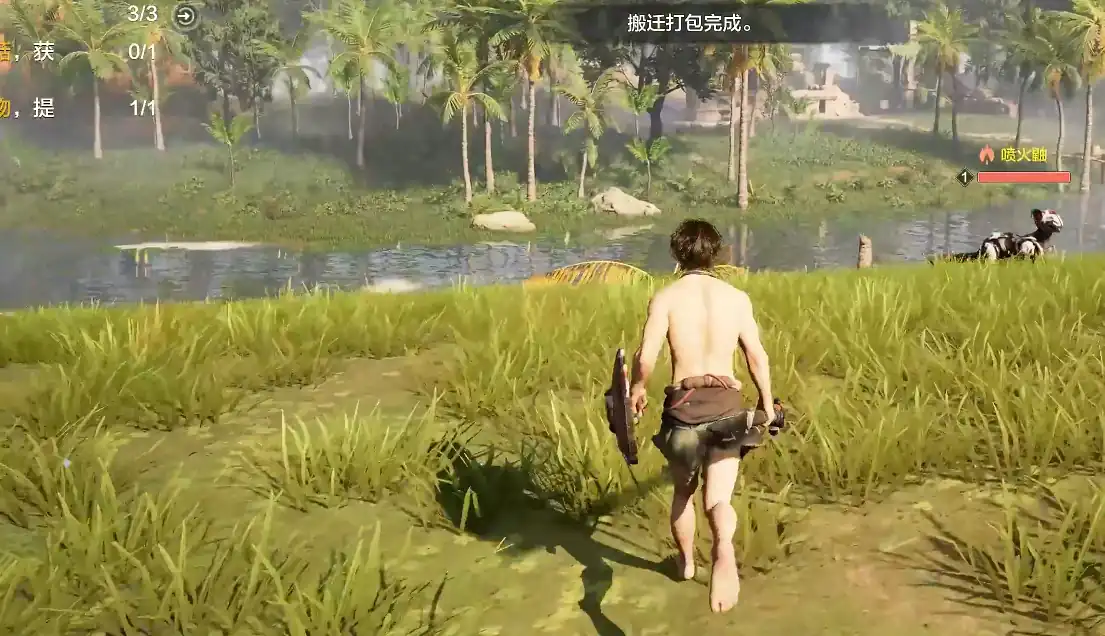Click the circled arrow beside the 3/3 objective
This screenshot has height=636, width=1105.
click(x=185, y=15)
